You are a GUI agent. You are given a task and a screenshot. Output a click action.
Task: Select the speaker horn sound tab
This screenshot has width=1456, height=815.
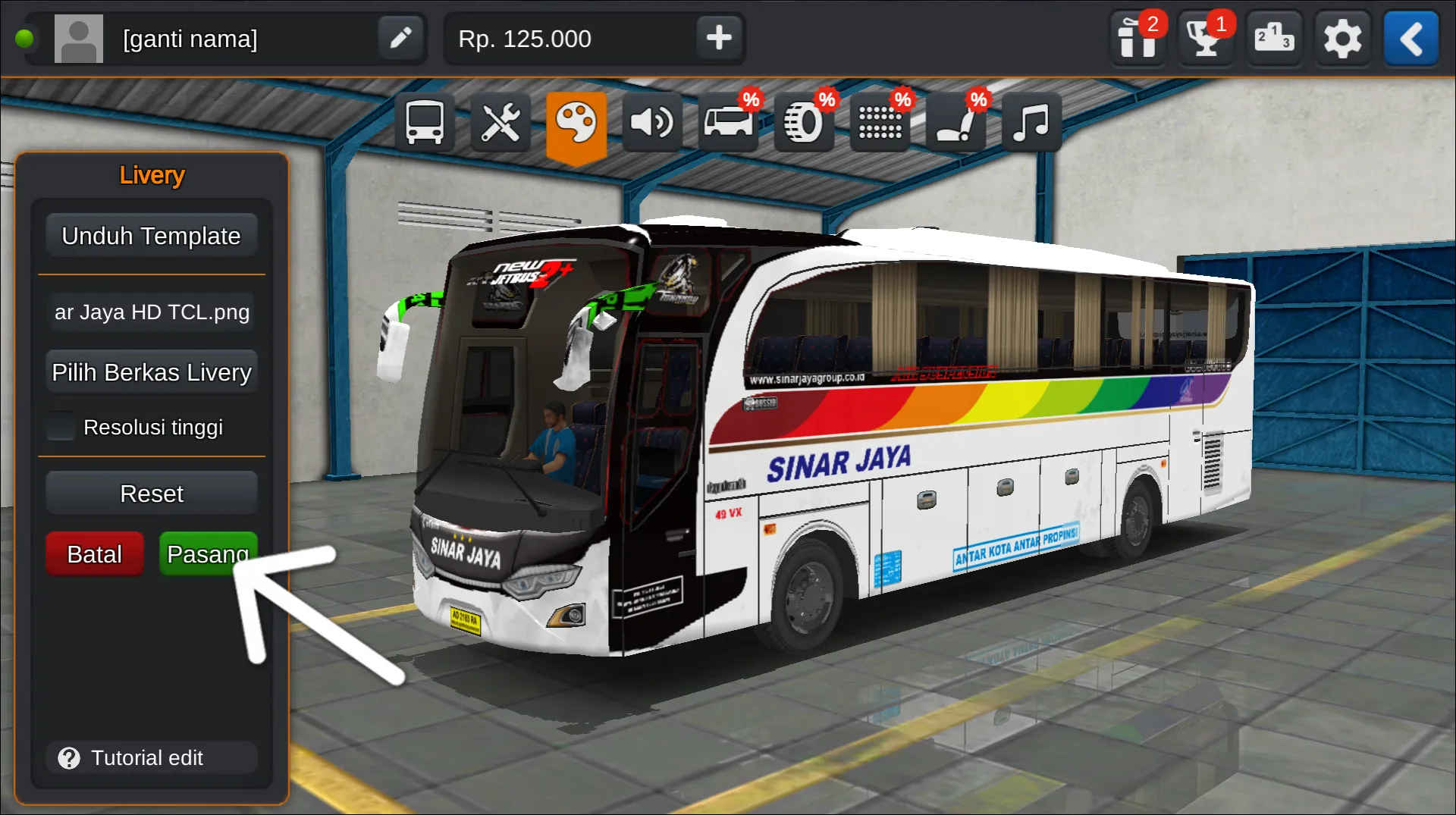pyautogui.click(x=652, y=122)
